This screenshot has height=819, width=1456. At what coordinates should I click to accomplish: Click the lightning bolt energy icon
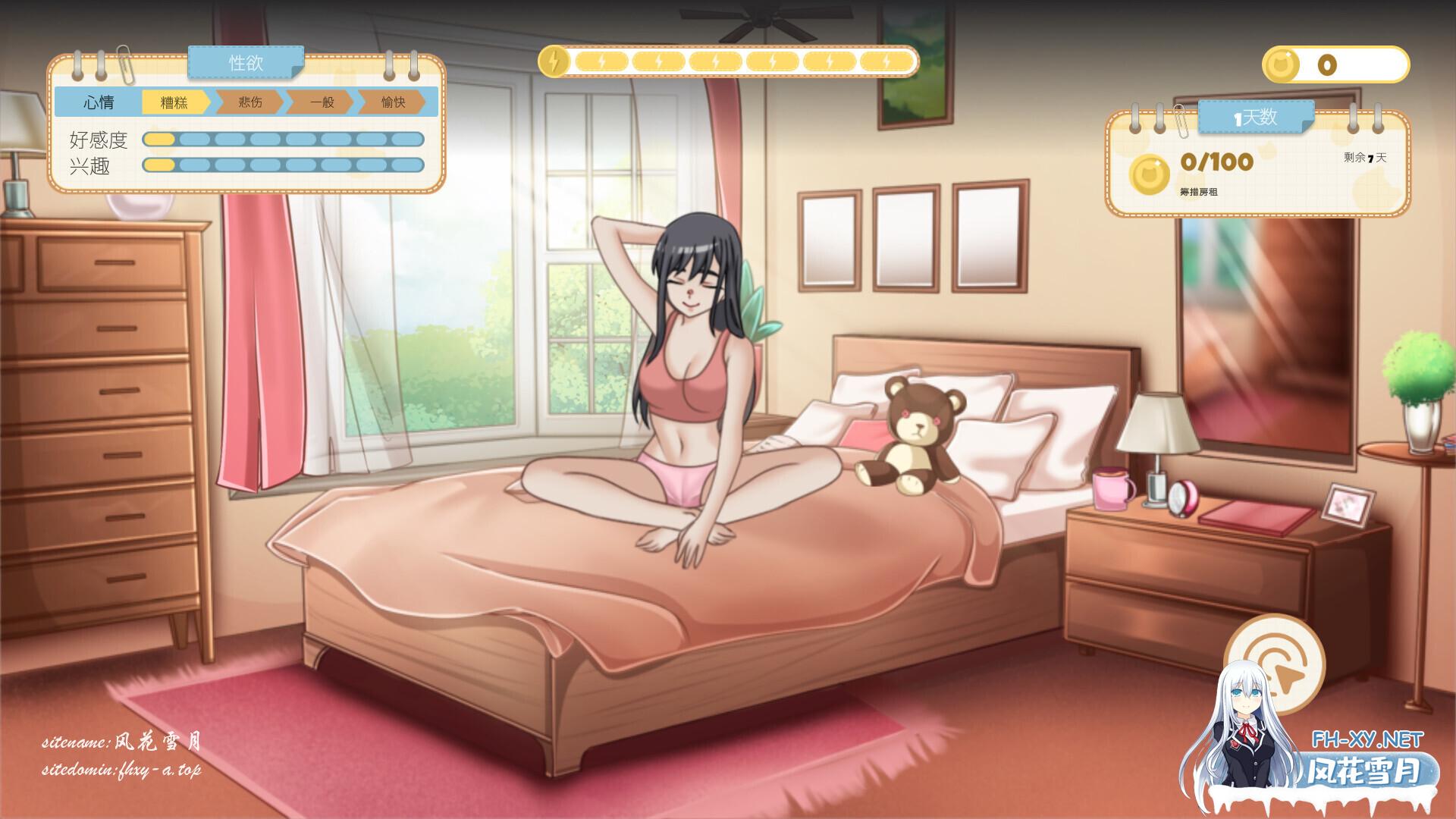pos(554,61)
